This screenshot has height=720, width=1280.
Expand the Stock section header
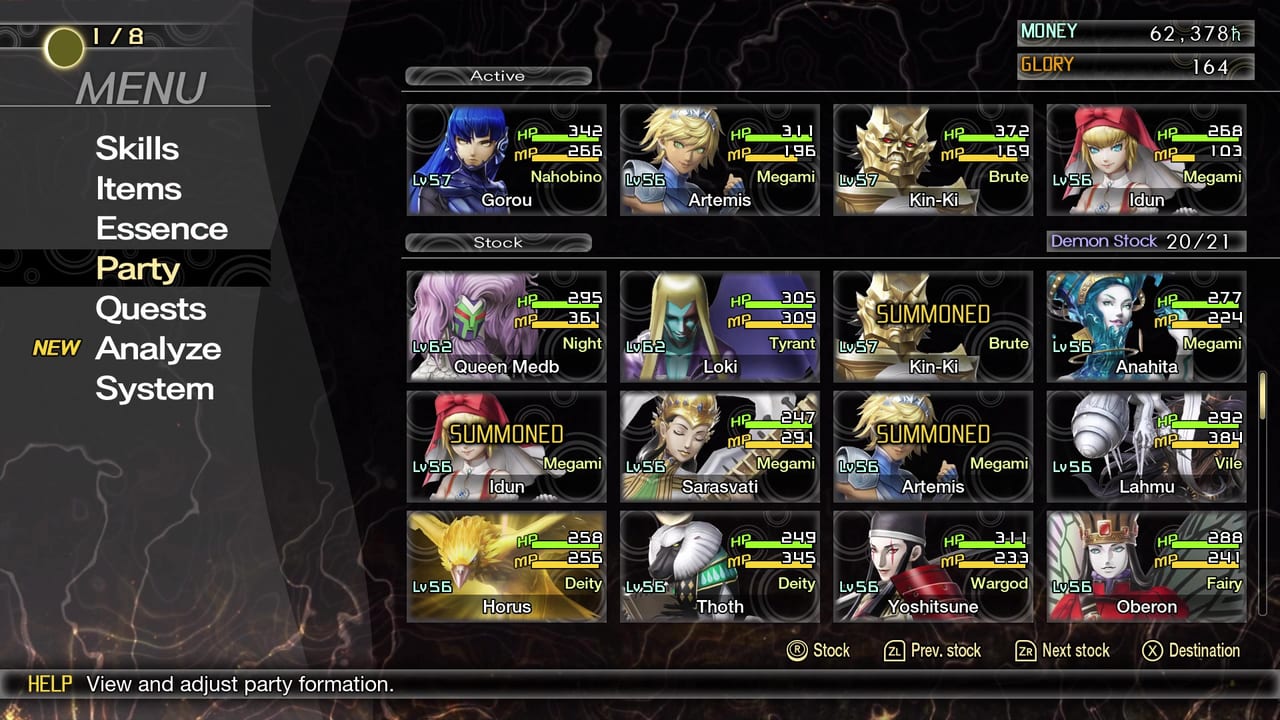498,242
